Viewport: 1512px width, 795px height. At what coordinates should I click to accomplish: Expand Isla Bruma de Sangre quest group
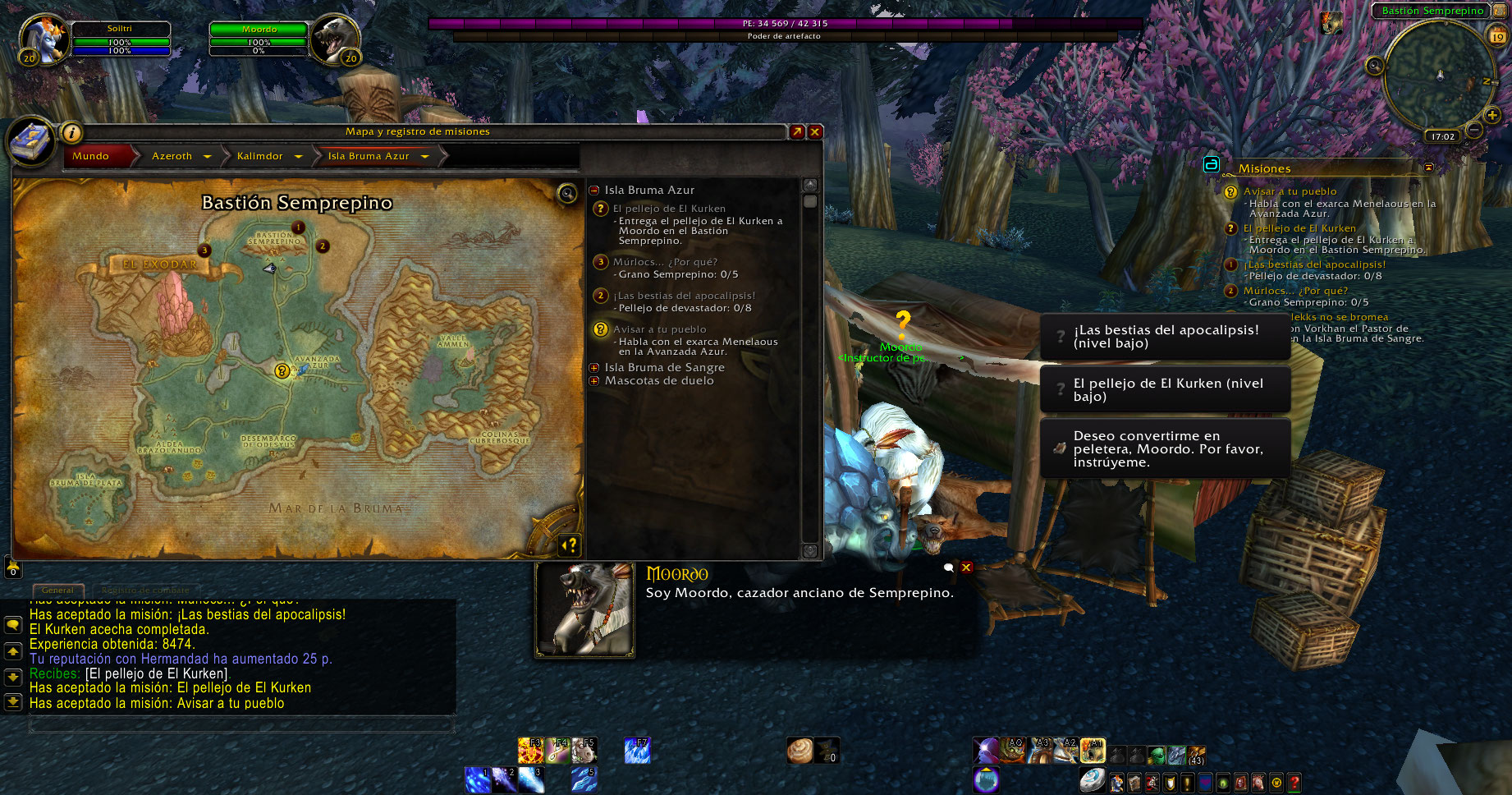(x=594, y=368)
